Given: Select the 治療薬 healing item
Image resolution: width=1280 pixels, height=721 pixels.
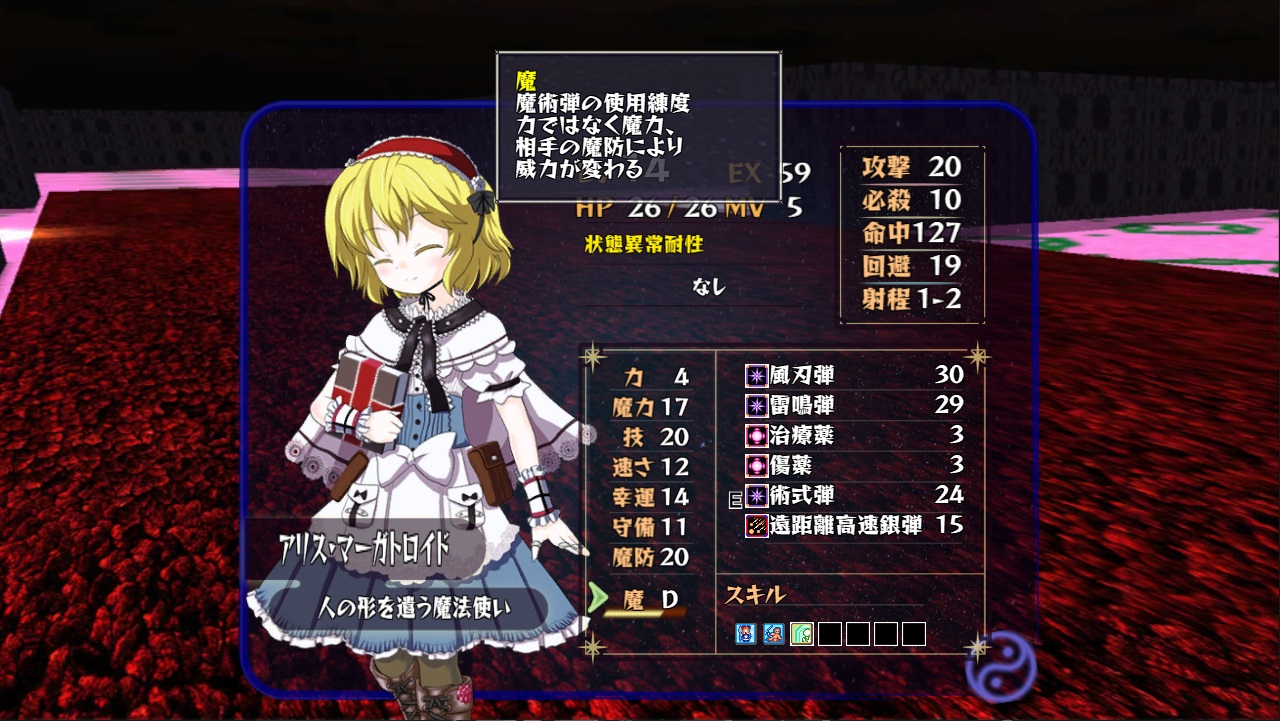Looking at the screenshot, I should (x=853, y=435).
